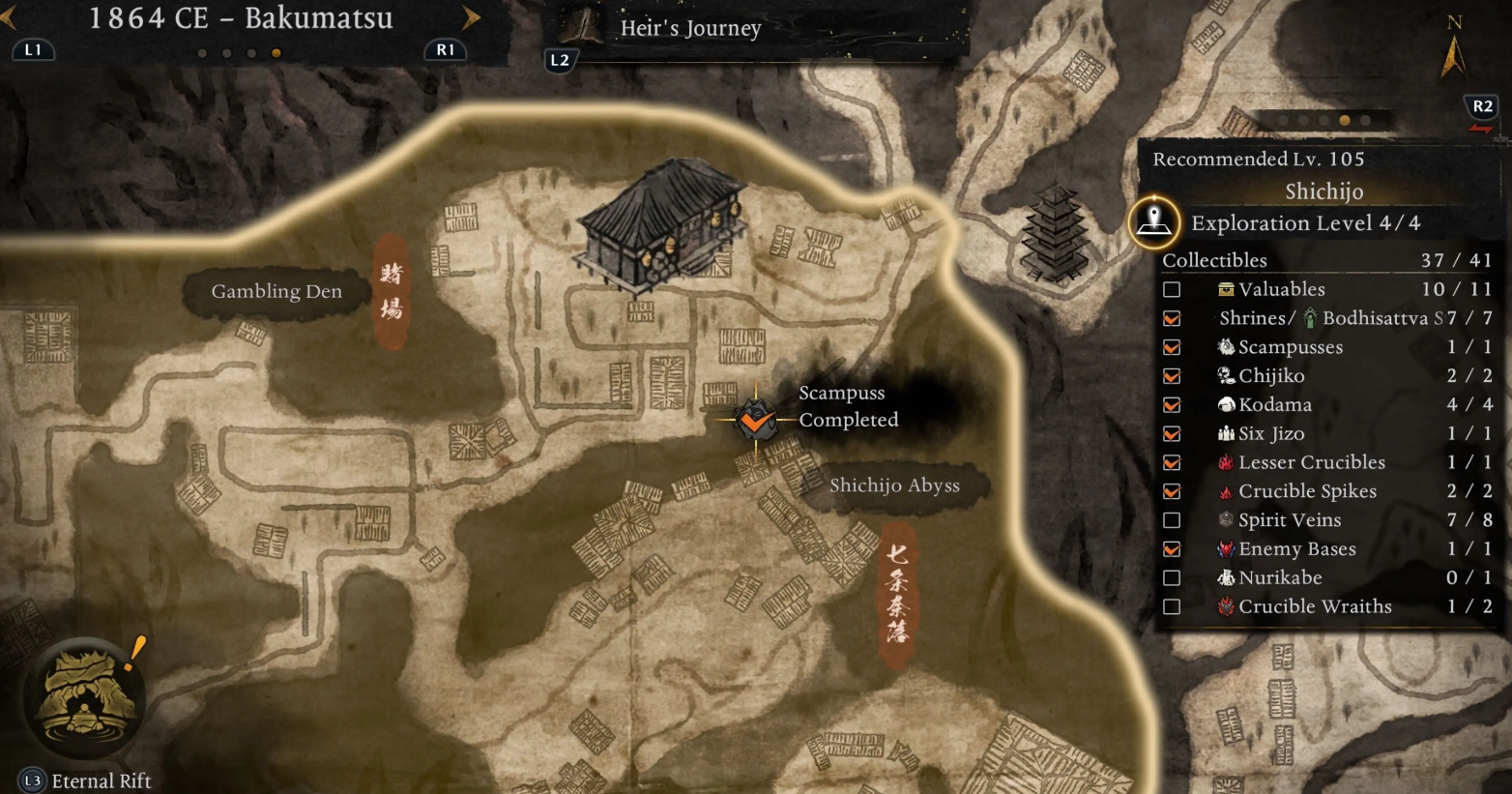Screen dimensions: 1512x794
Task: Toggle the Chijiko filter checkbox
Action: (x=1172, y=376)
